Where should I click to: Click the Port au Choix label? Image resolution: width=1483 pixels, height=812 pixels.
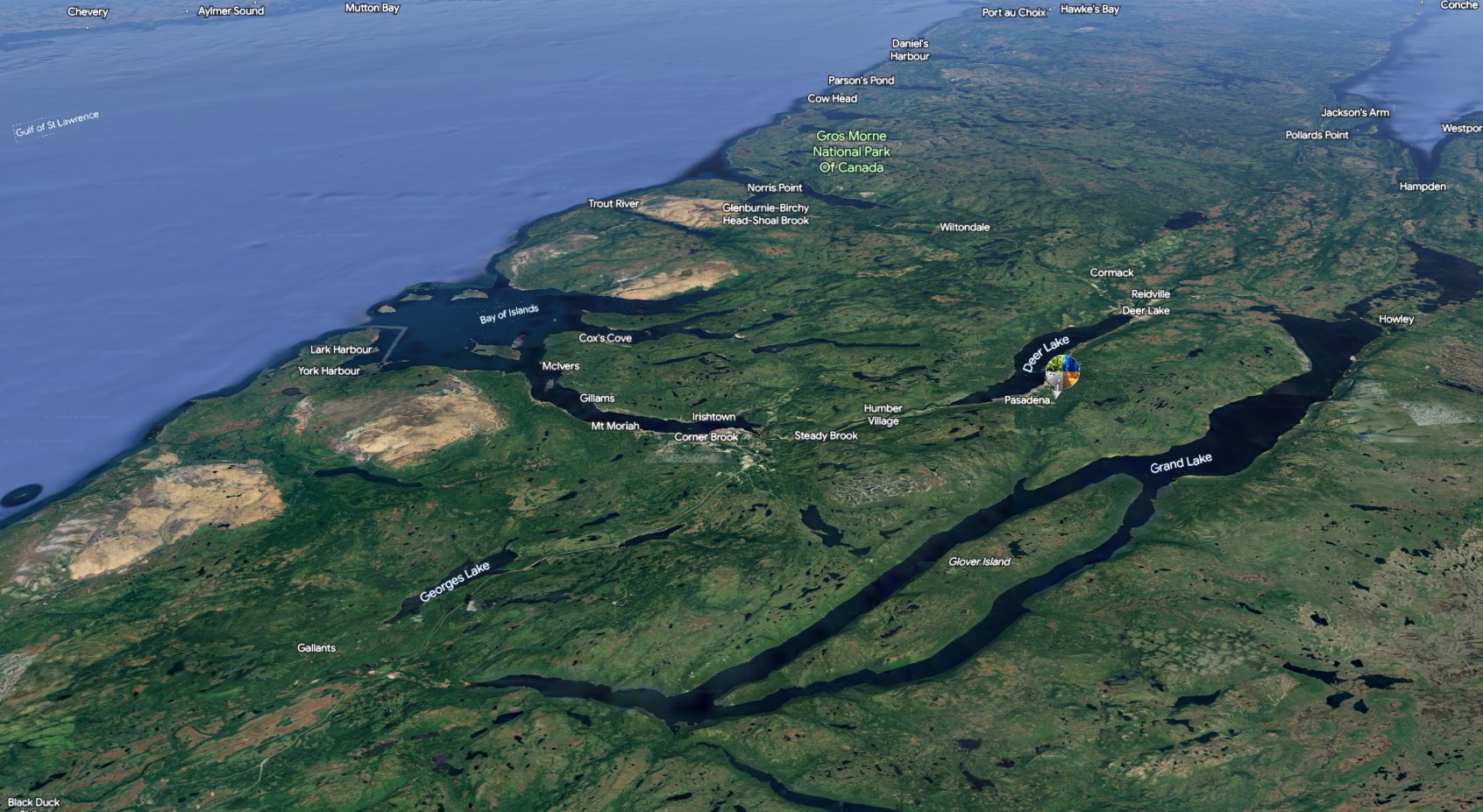tap(1013, 13)
